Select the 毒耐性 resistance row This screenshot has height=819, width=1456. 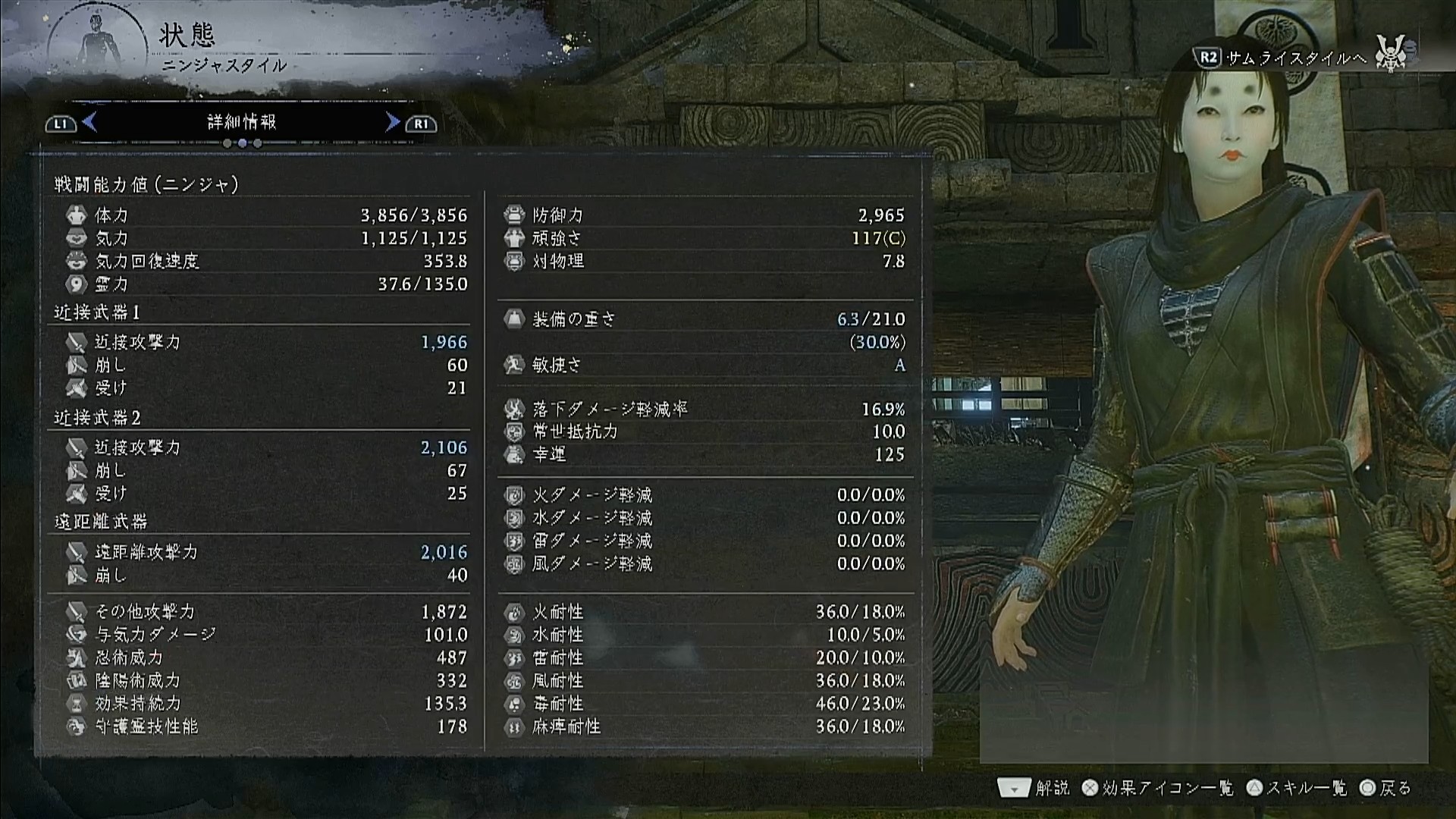(x=705, y=704)
